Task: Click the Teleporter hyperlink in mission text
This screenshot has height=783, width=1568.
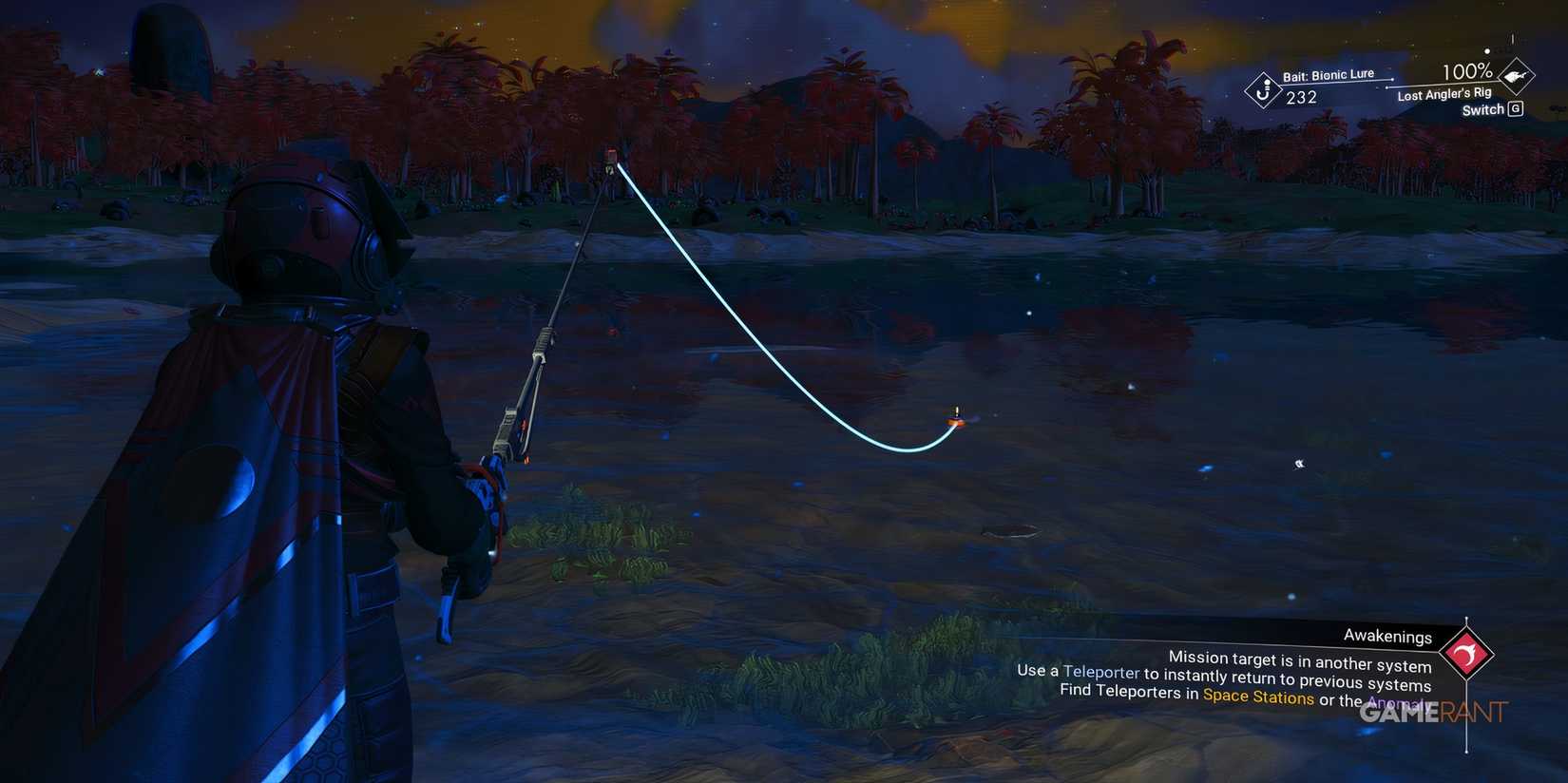Action: pyautogui.click(x=1100, y=672)
